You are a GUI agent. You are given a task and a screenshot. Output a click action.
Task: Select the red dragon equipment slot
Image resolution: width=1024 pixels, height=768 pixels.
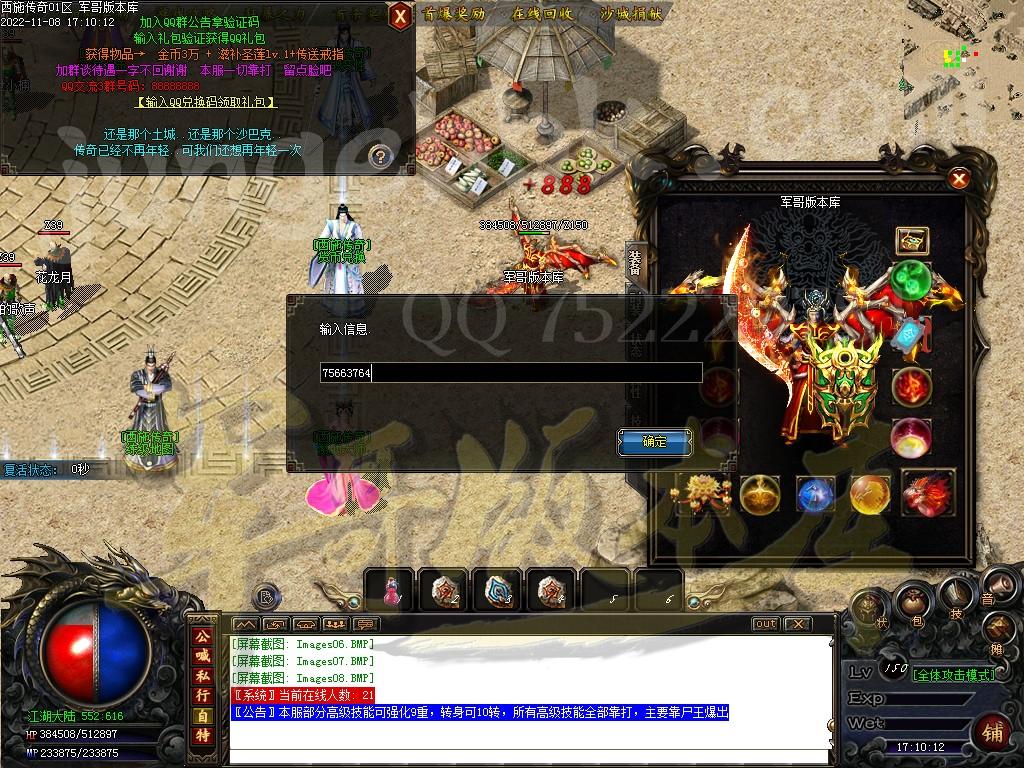click(927, 493)
